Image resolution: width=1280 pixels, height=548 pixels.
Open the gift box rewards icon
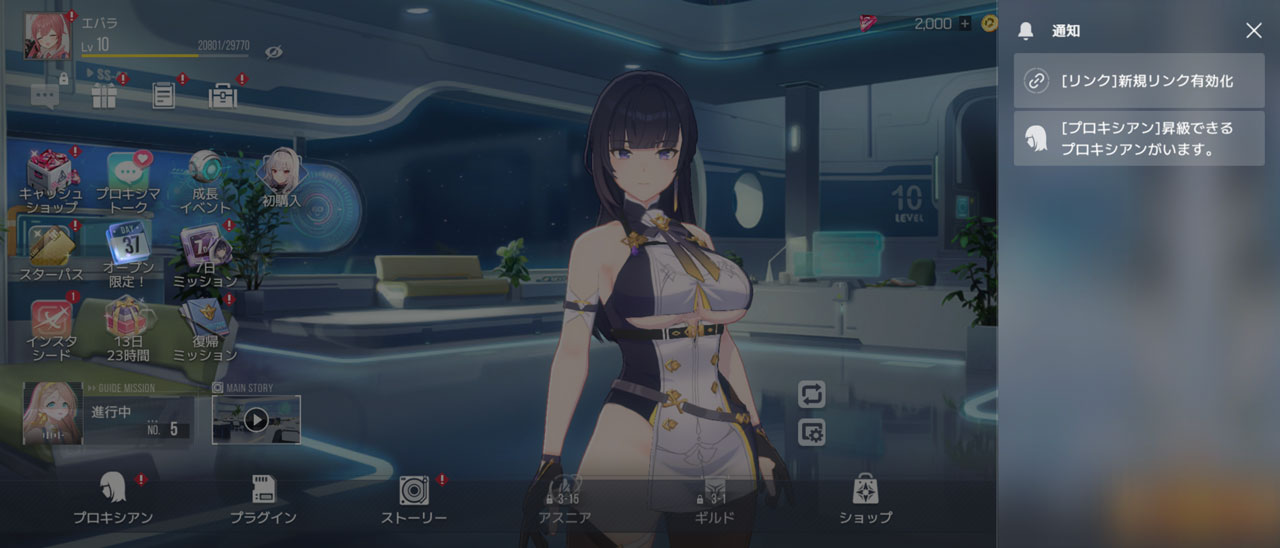104,96
